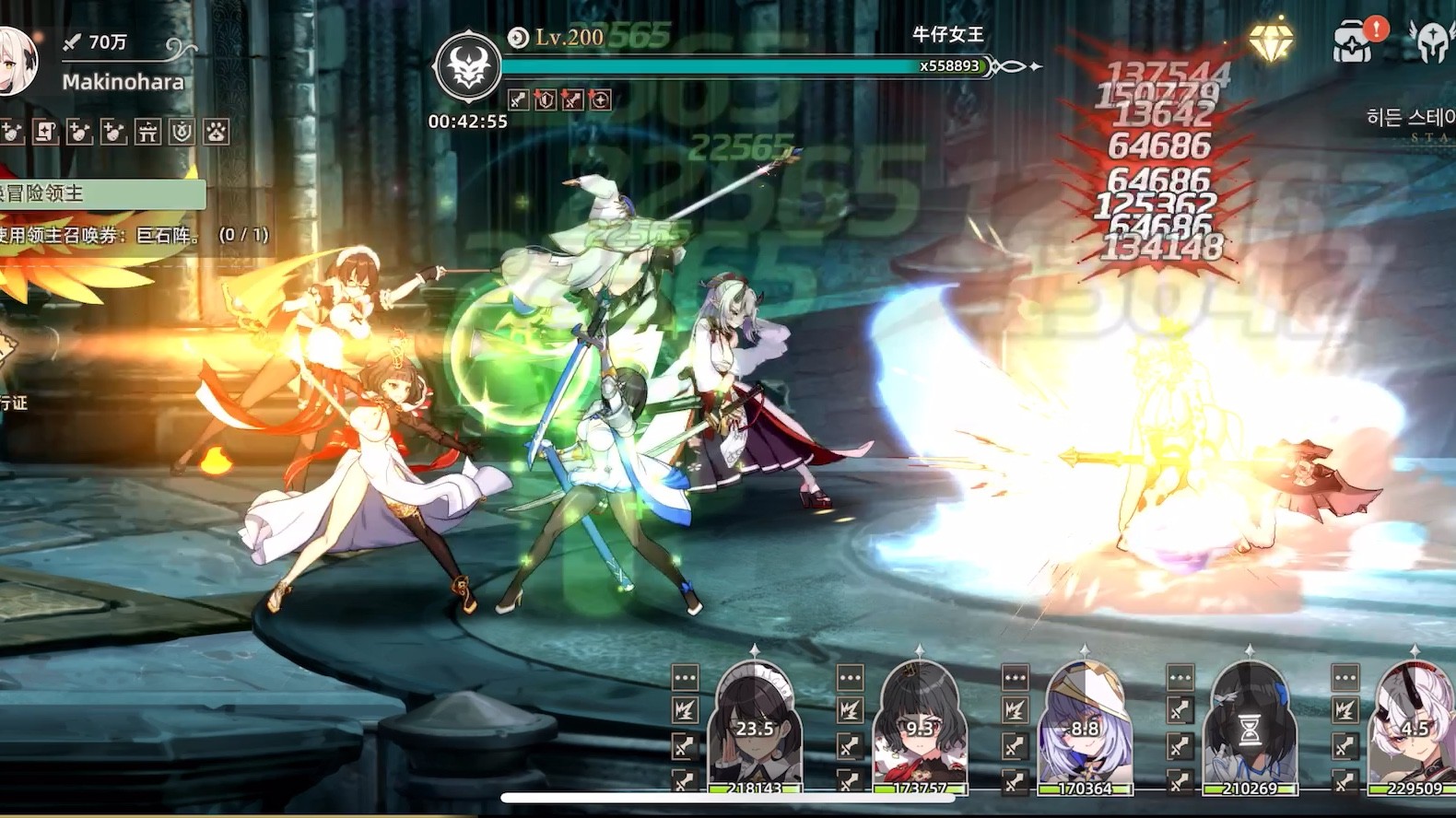
Task: Click the Hidden Stage Korean label
Action: pos(1410,118)
